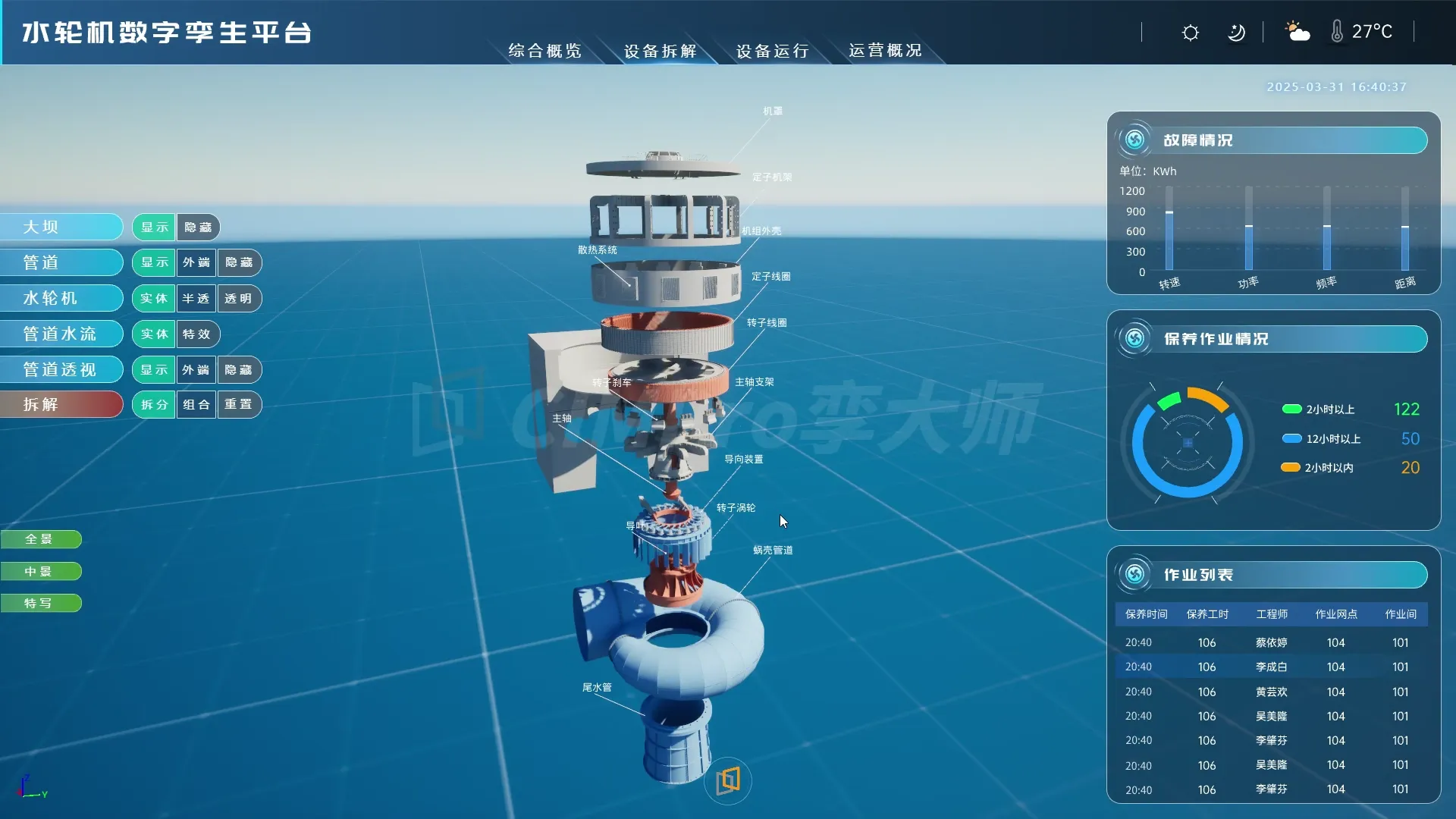The width and height of the screenshot is (1456, 819).
Task: Hide 管道透视 with its 隐藏 button
Action: (239, 370)
